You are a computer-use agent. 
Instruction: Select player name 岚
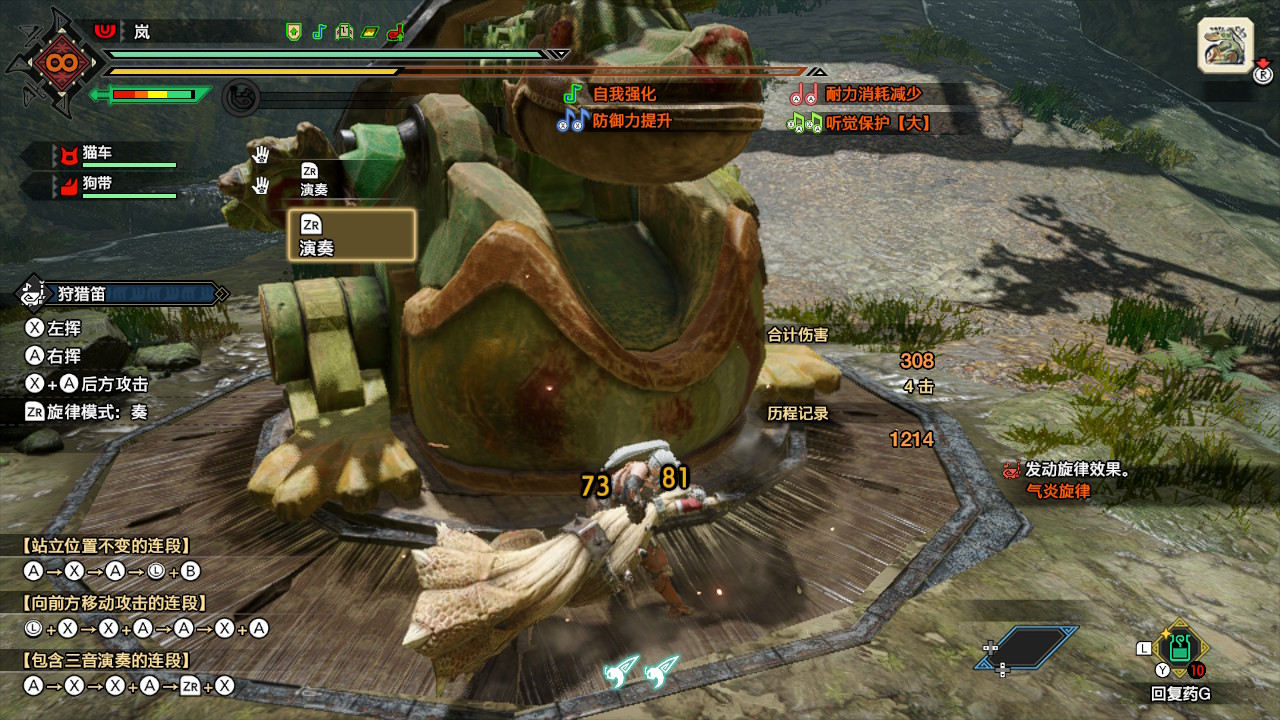point(142,32)
